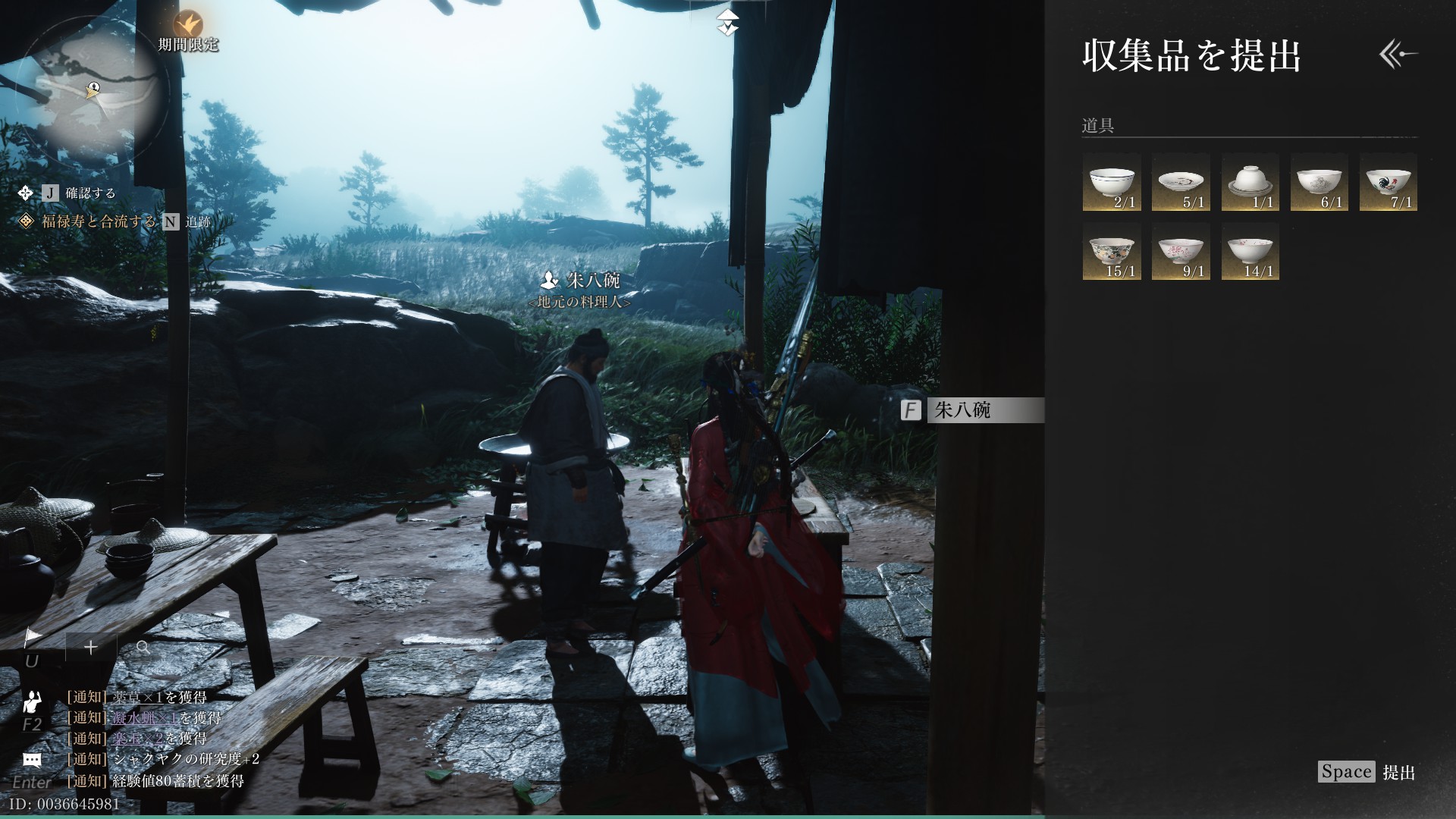Select the grey floral sketch bowl
The height and width of the screenshot is (819, 1456).
(1319, 183)
